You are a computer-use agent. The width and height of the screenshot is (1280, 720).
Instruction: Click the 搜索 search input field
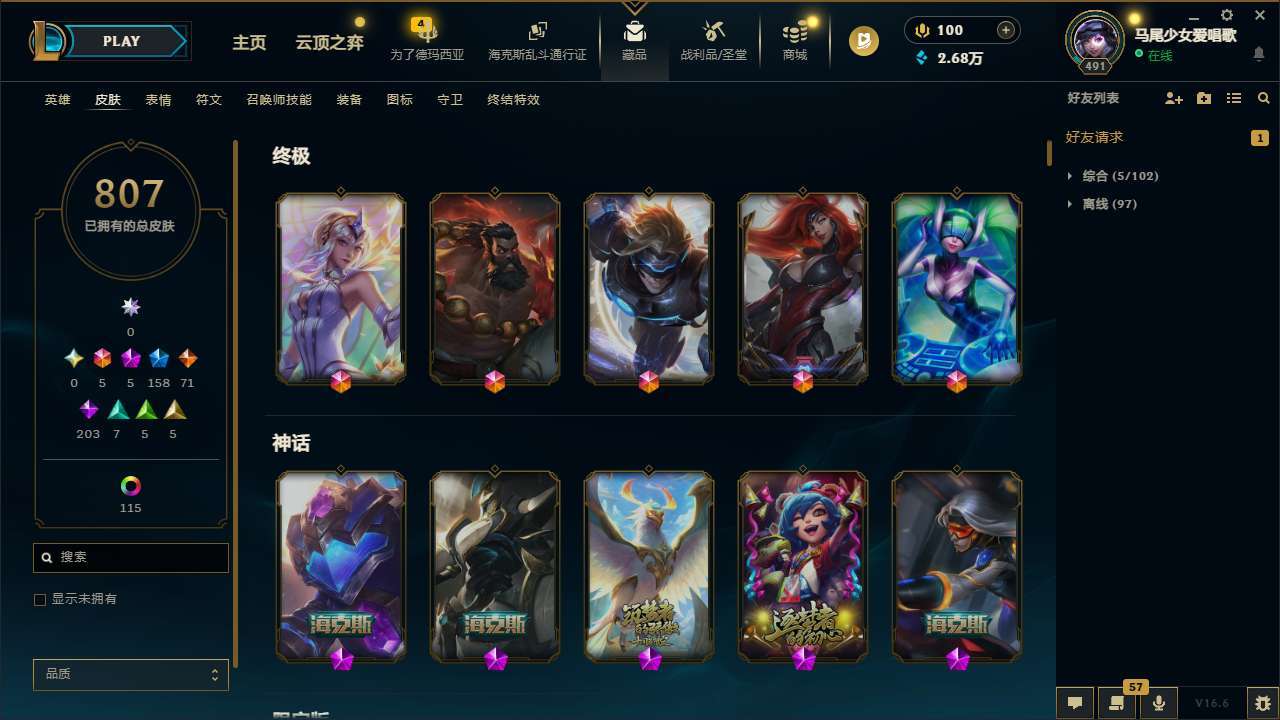pyautogui.click(x=130, y=557)
